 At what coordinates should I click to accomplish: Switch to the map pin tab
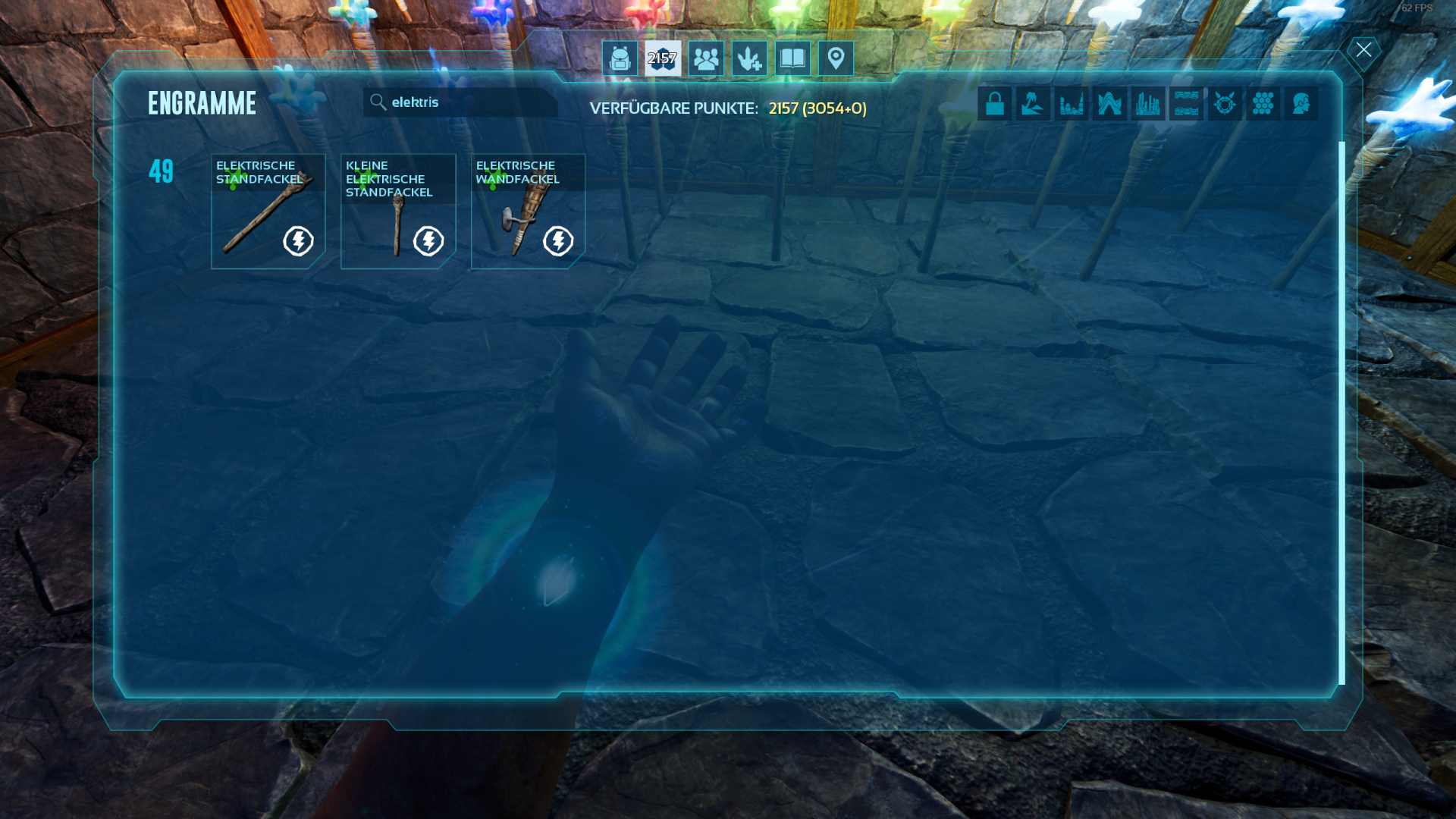click(x=836, y=58)
